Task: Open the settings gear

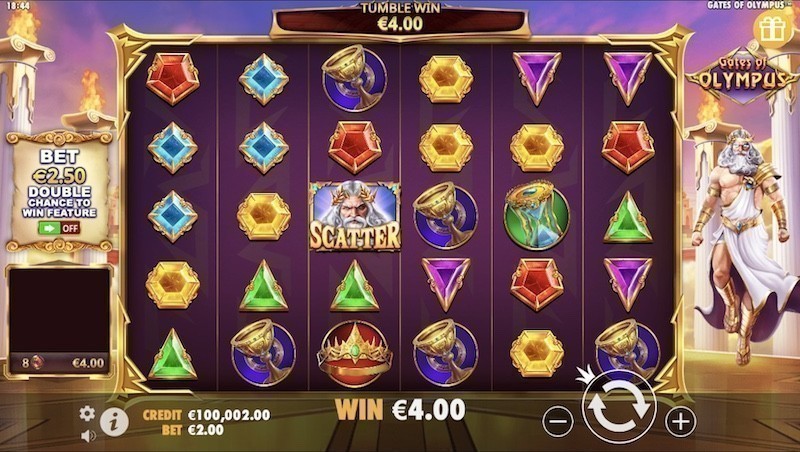Action: [87, 413]
